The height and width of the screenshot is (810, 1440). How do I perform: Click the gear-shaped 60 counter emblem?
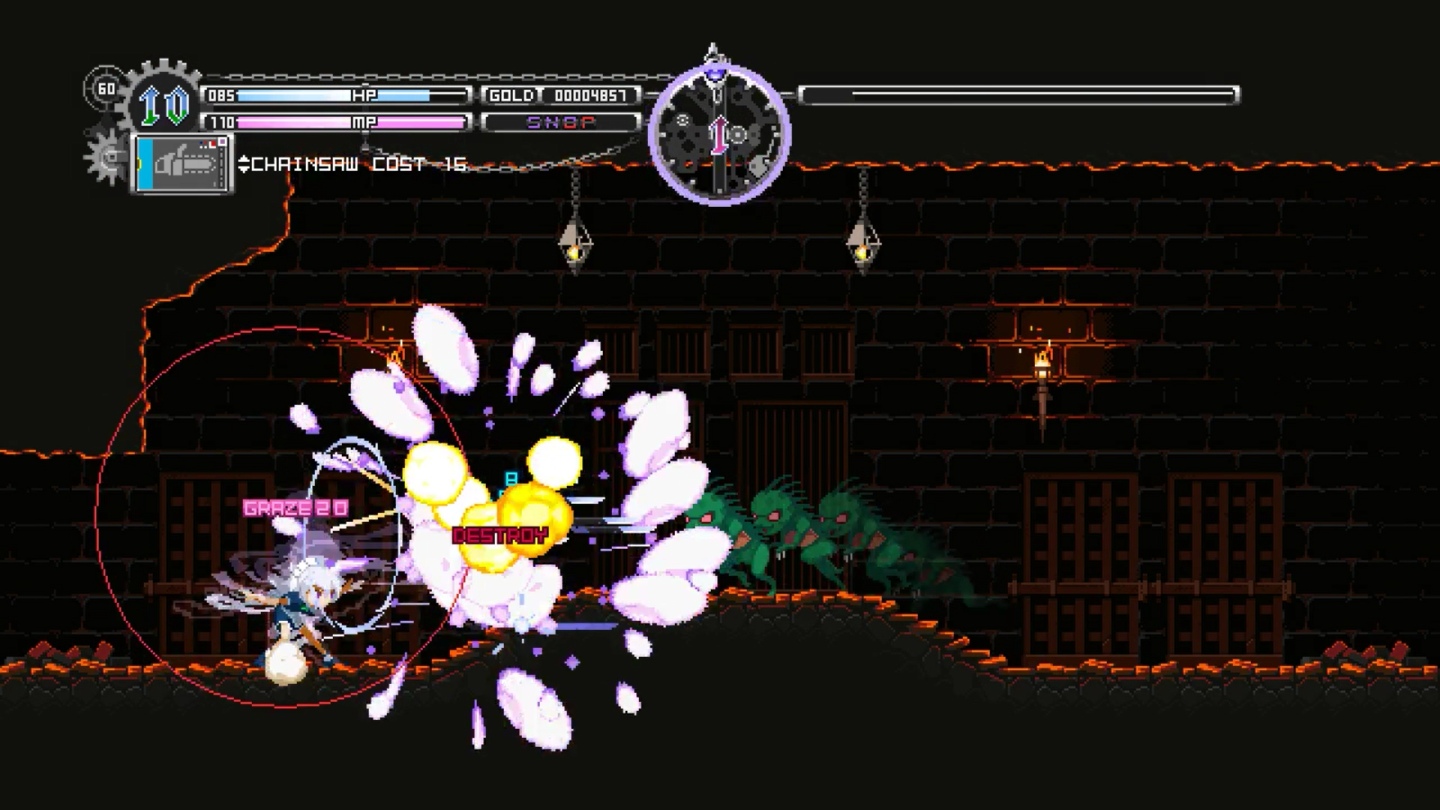105,88
